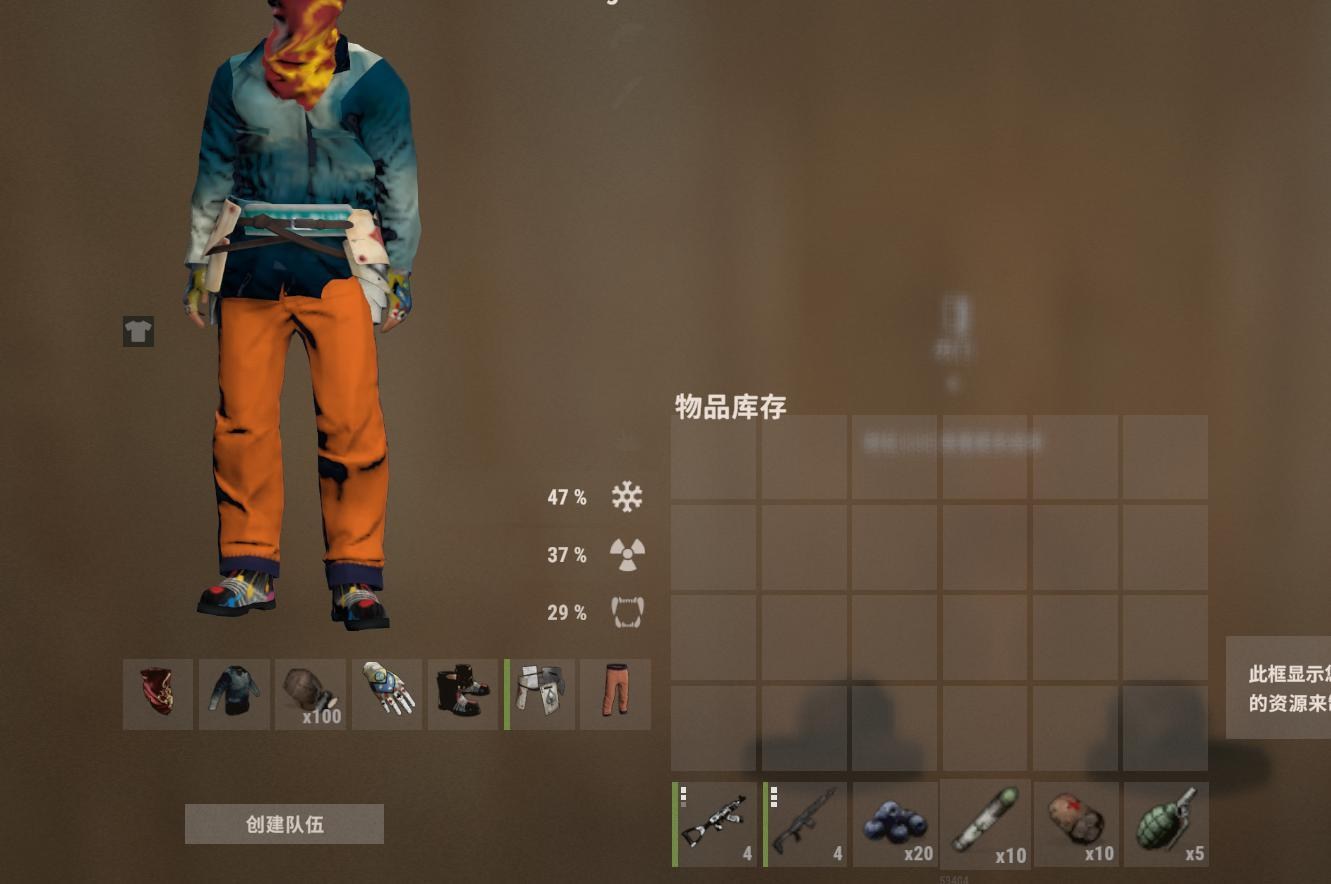The image size is (1331, 884).
Task: Select the AK rifle in the belt
Action: click(716, 823)
